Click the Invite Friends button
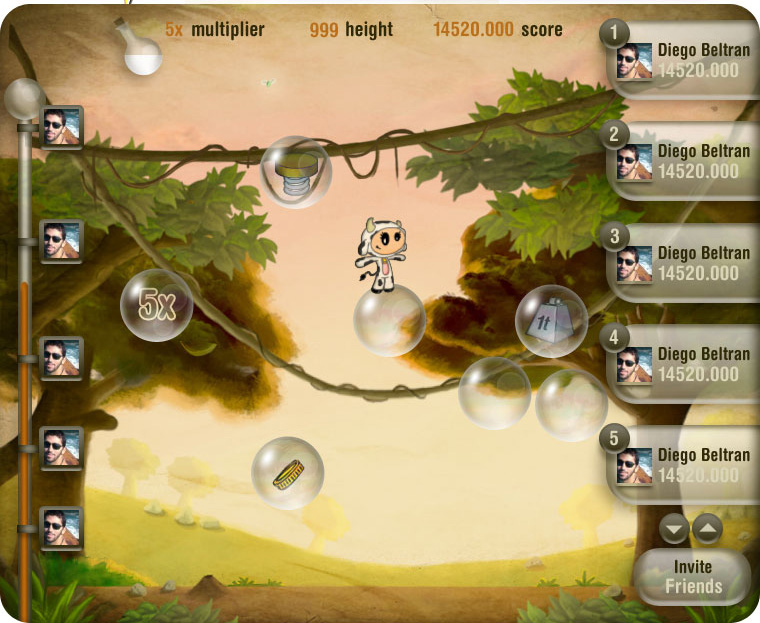760x623 pixels. click(x=692, y=577)
